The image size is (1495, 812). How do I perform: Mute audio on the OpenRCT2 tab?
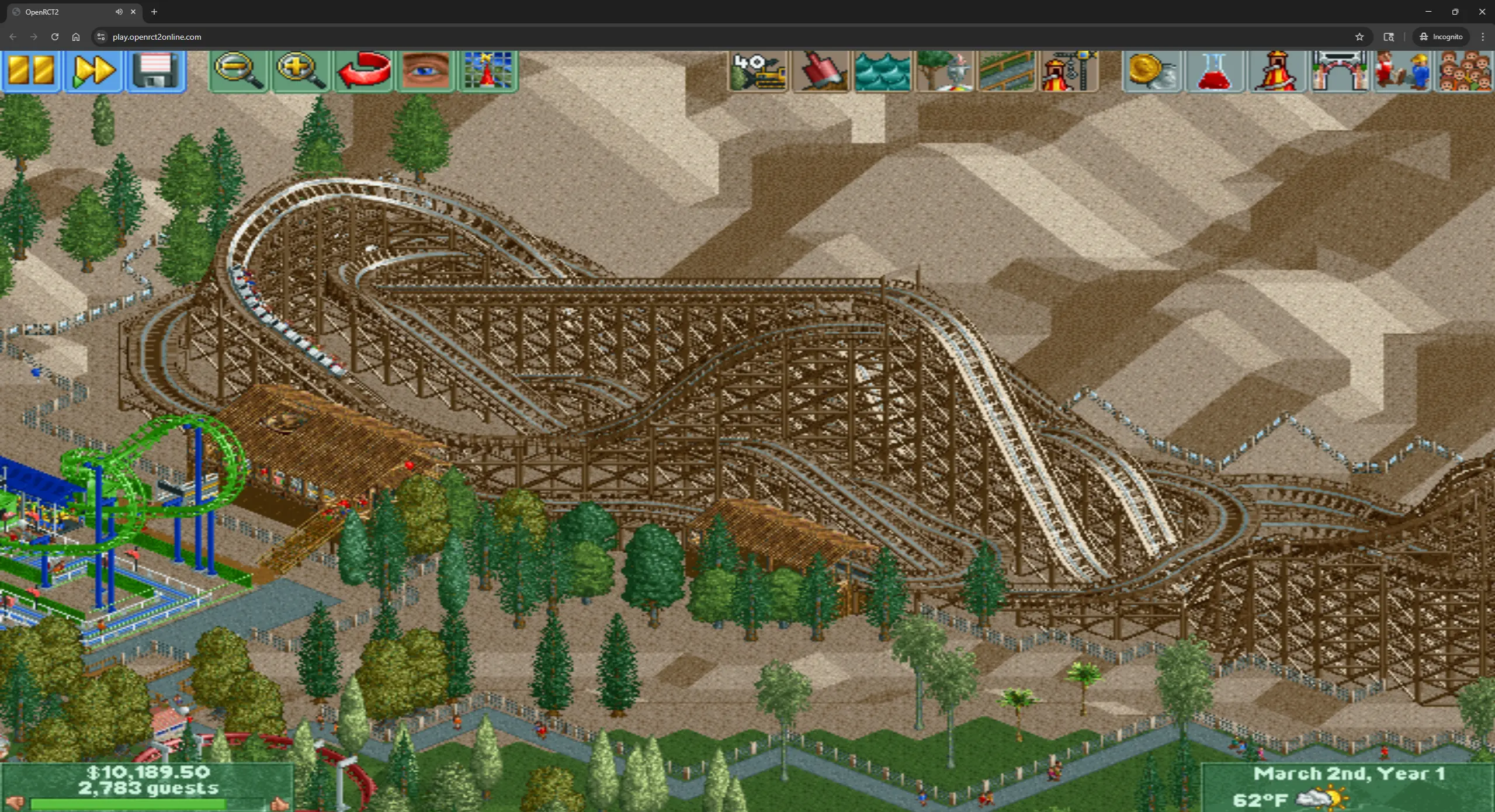(119, 12)
